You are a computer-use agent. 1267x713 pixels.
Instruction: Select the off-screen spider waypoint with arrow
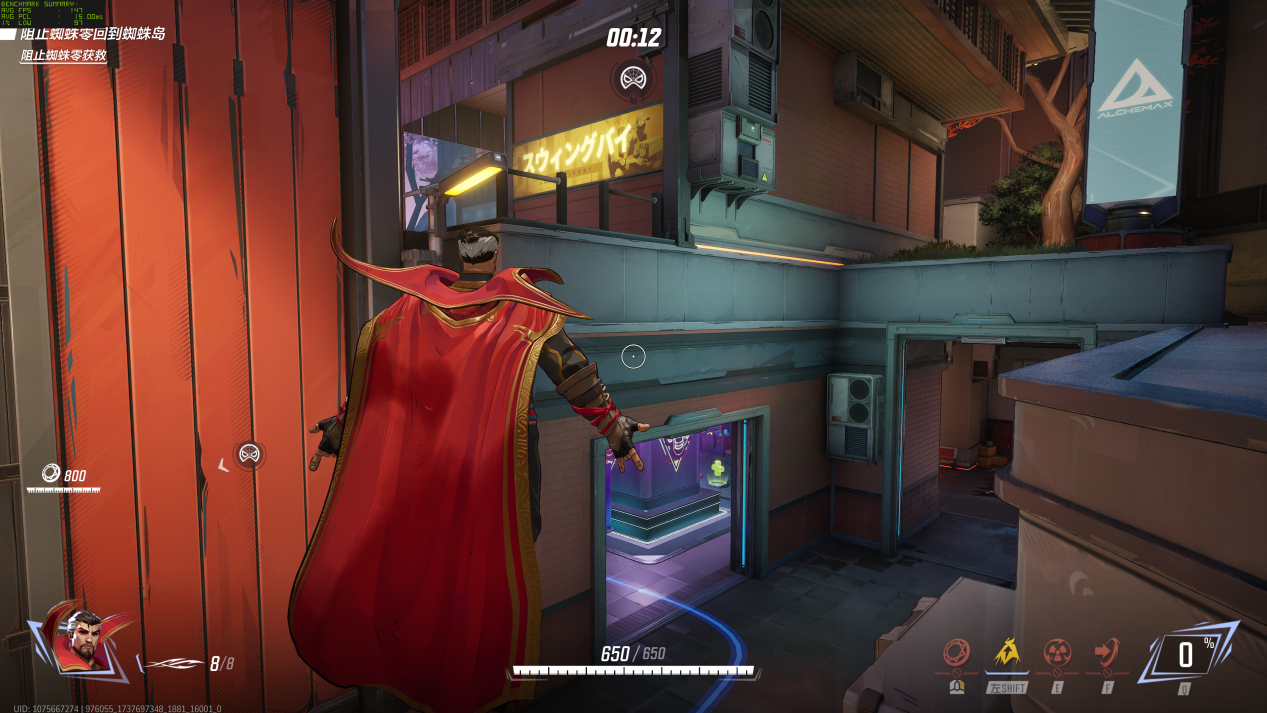(248, 455)
